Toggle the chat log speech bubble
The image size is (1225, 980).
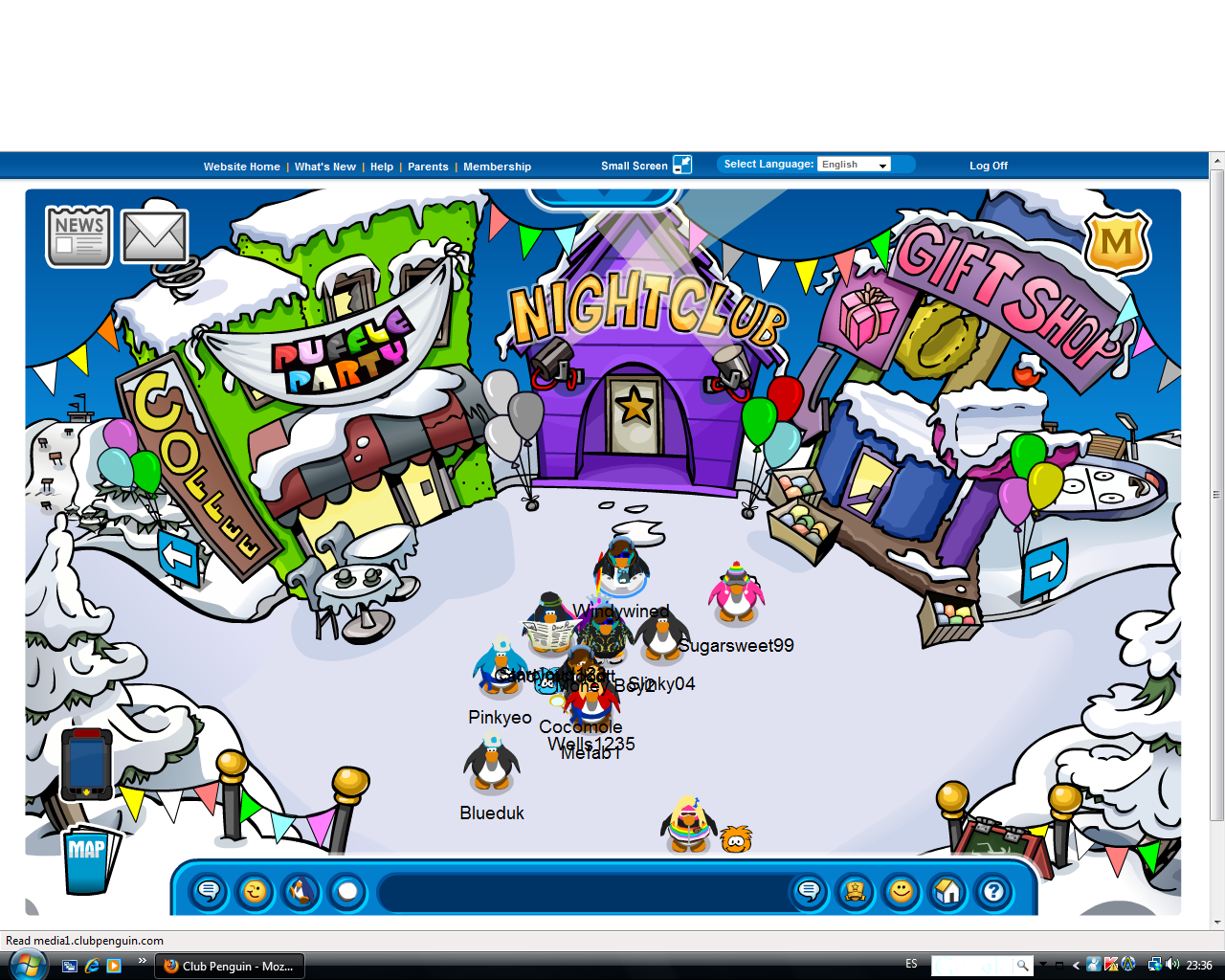(809, 891)
